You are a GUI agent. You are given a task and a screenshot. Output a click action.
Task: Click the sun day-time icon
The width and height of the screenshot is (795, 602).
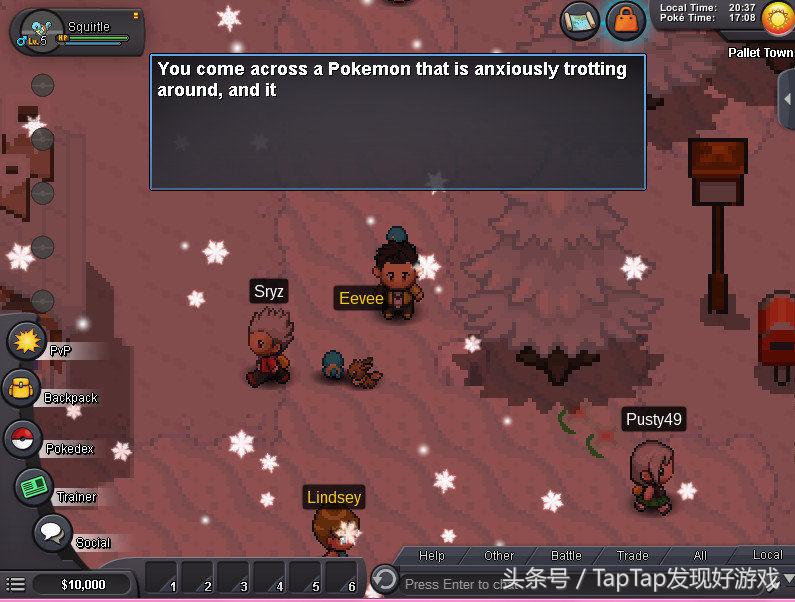pos(776,18)
